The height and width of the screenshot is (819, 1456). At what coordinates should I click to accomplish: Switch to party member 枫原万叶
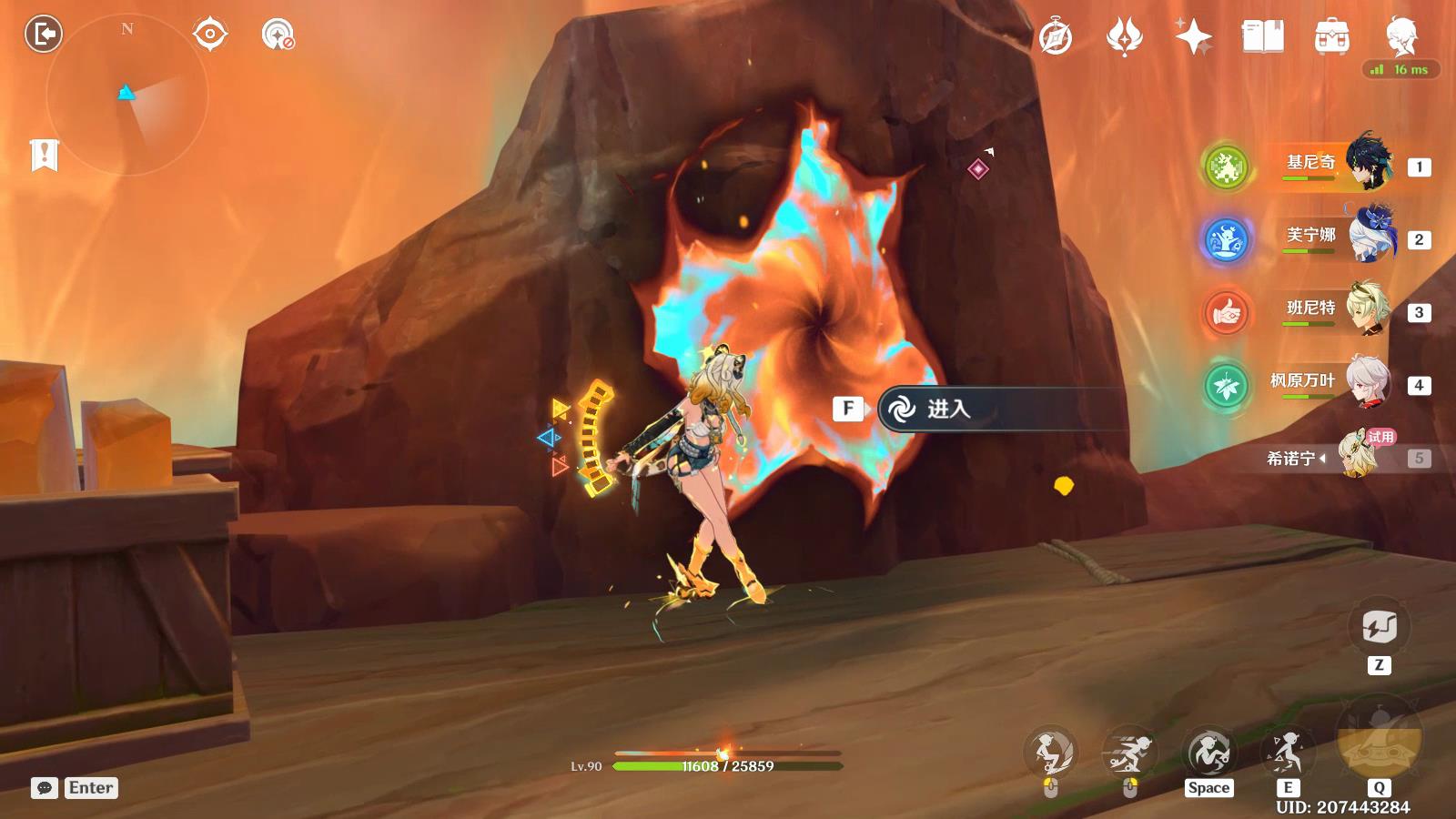[1338, 383]
